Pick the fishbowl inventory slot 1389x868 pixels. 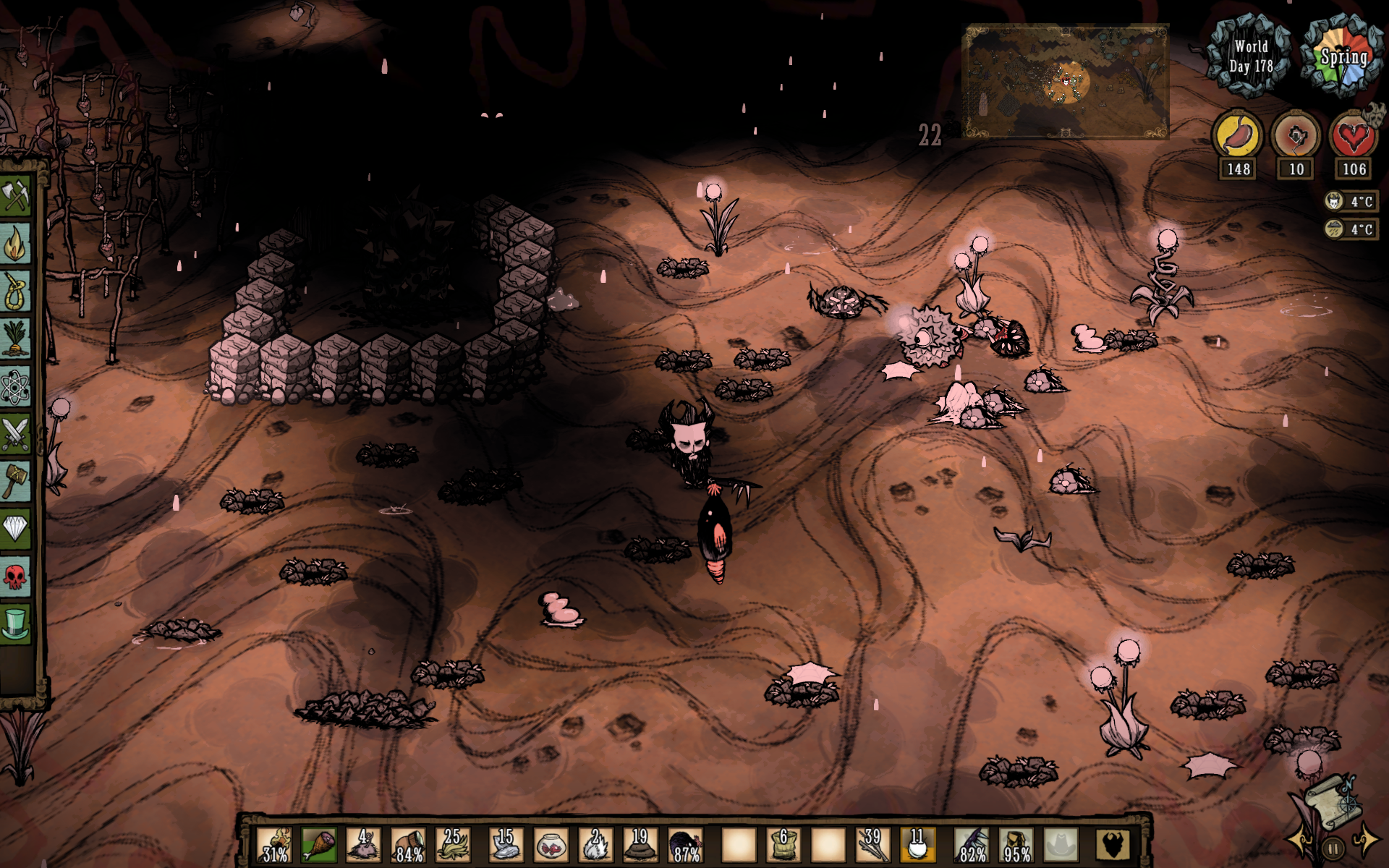pos(551,845)
